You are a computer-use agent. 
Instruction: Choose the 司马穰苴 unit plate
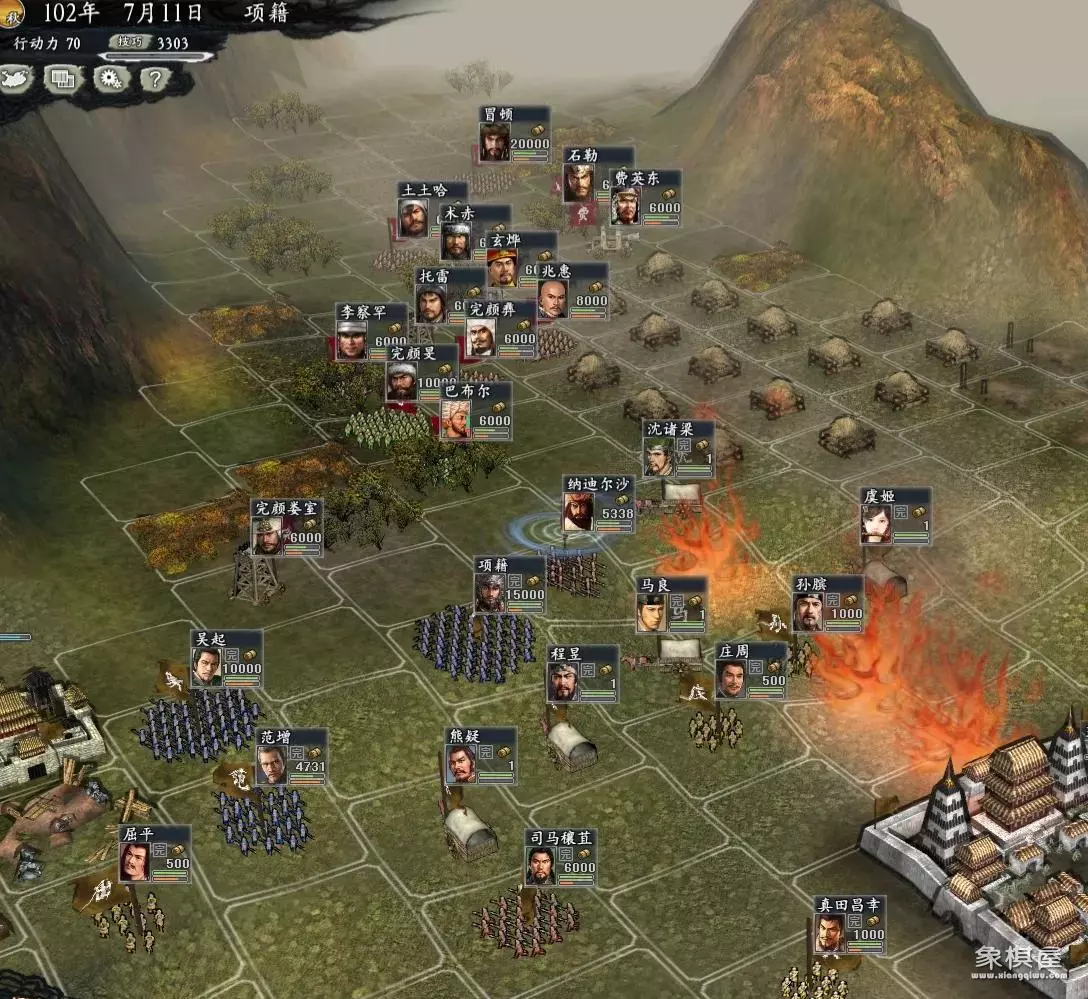point(561,858)
